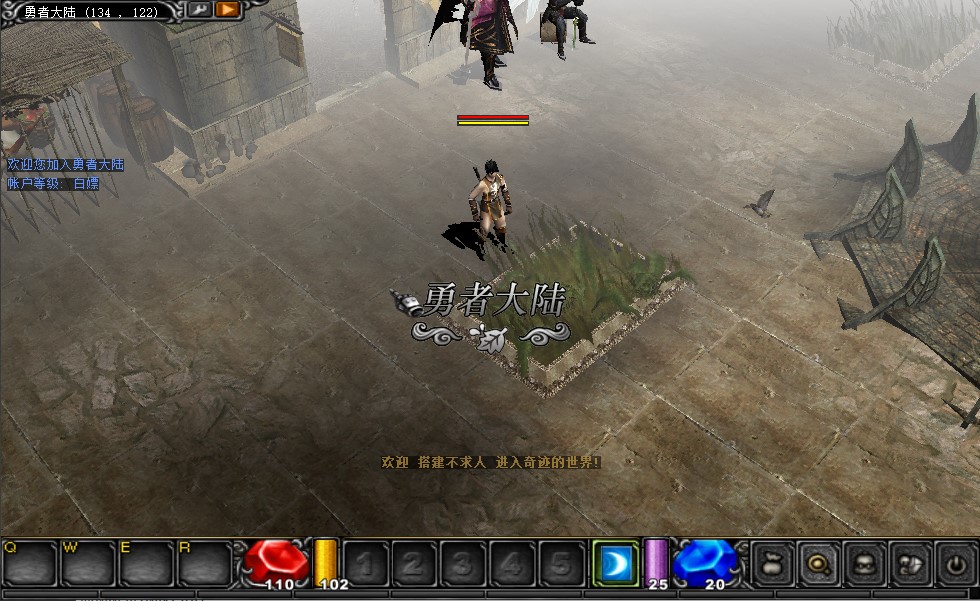The image size is (980, 601).
Task: Choose skill slot number 2
Action: tap(414, 564)
